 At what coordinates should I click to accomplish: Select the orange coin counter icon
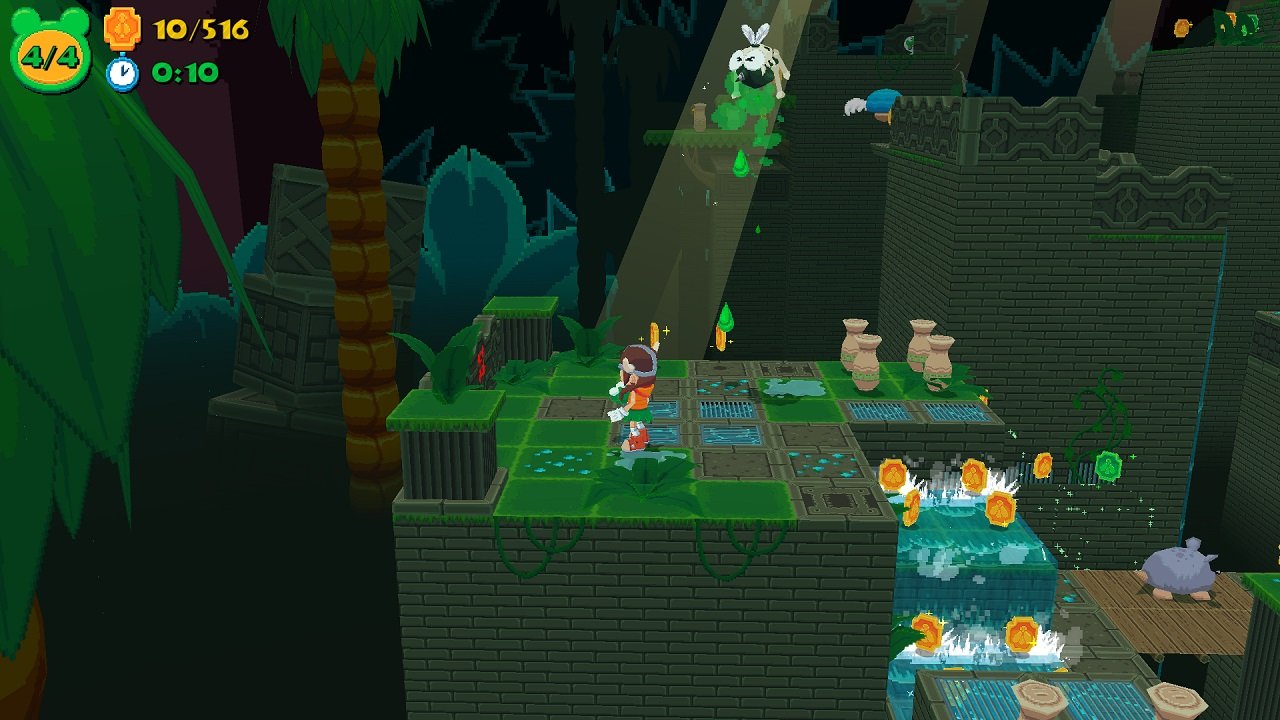pyautogui.click(x=122, y=28)
